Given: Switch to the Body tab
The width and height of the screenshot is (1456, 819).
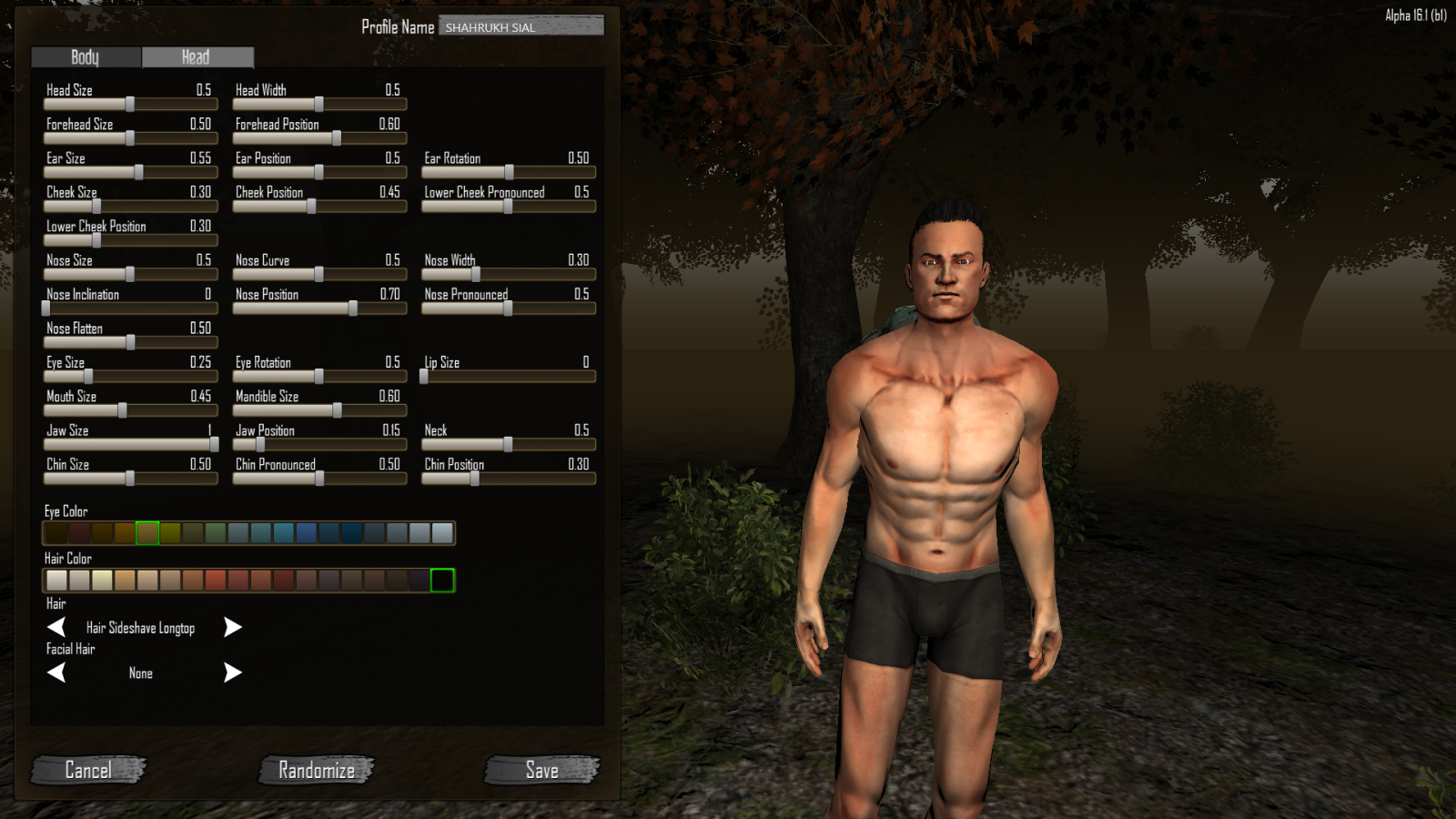Looking at the screenshot, I should coord(85,57).
